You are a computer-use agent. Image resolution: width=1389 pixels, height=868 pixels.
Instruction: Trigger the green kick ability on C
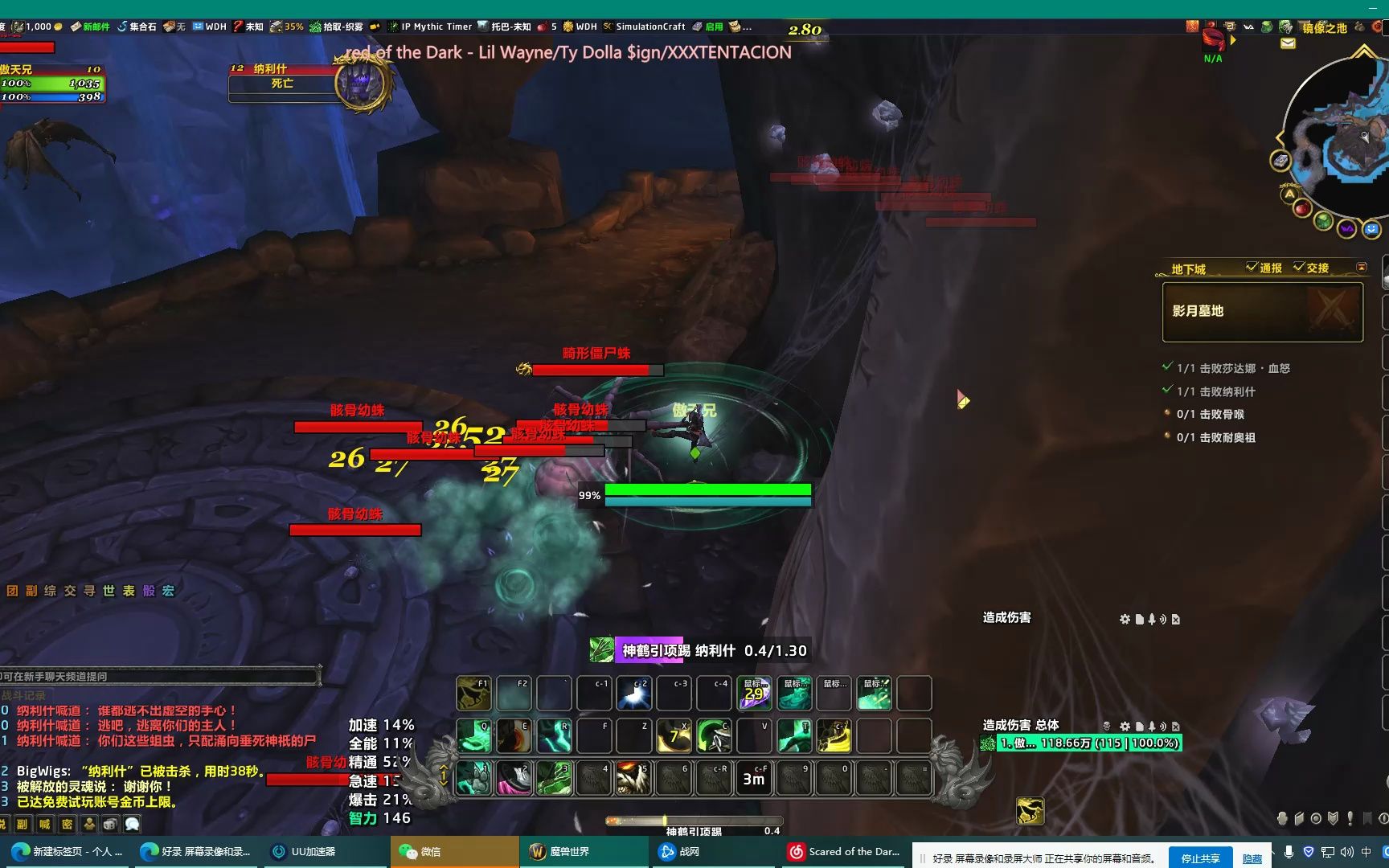[x=714, y=736]
